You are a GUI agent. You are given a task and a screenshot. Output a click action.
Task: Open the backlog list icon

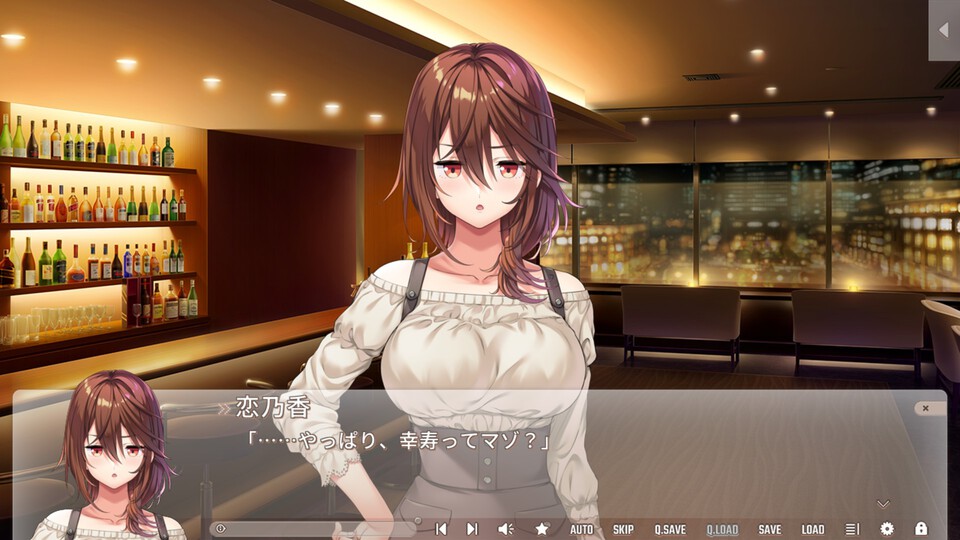click(x=852, y=529)
